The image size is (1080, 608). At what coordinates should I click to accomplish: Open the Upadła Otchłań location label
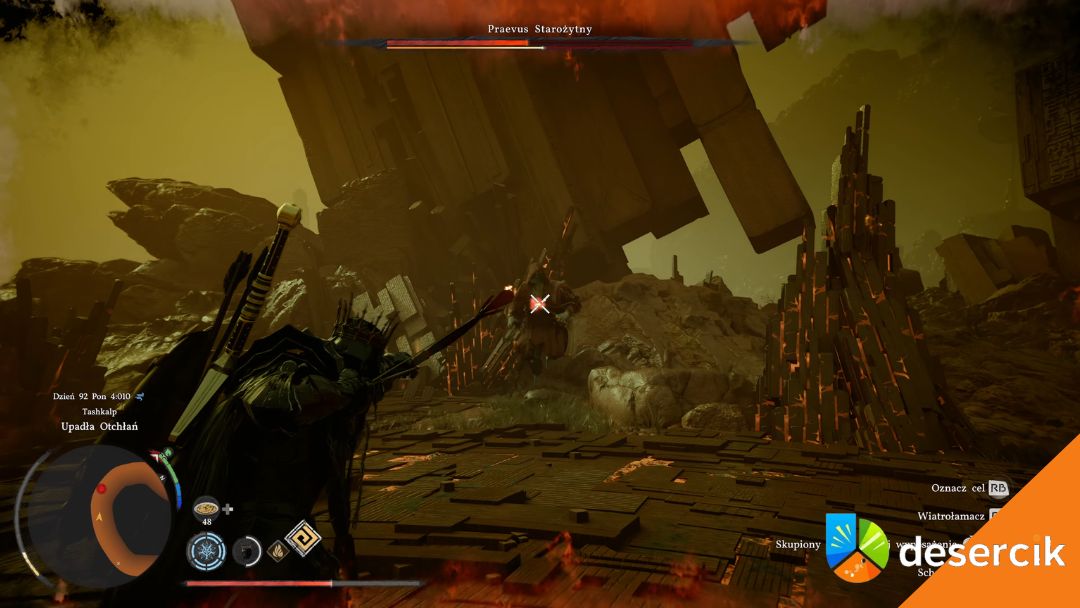98,427
